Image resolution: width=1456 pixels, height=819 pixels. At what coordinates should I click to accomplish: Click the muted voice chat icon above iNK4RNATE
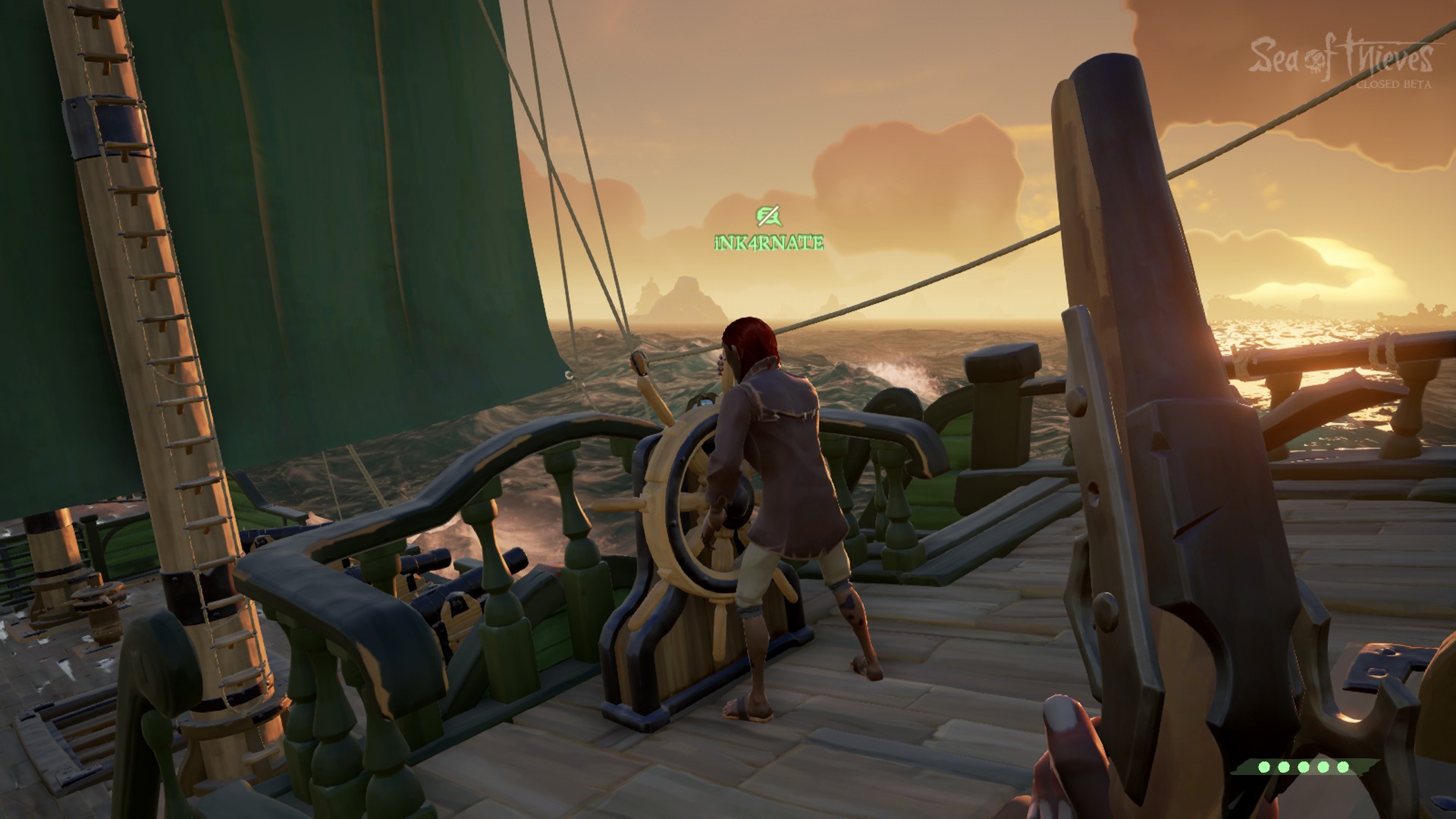[x=767, y=217]
